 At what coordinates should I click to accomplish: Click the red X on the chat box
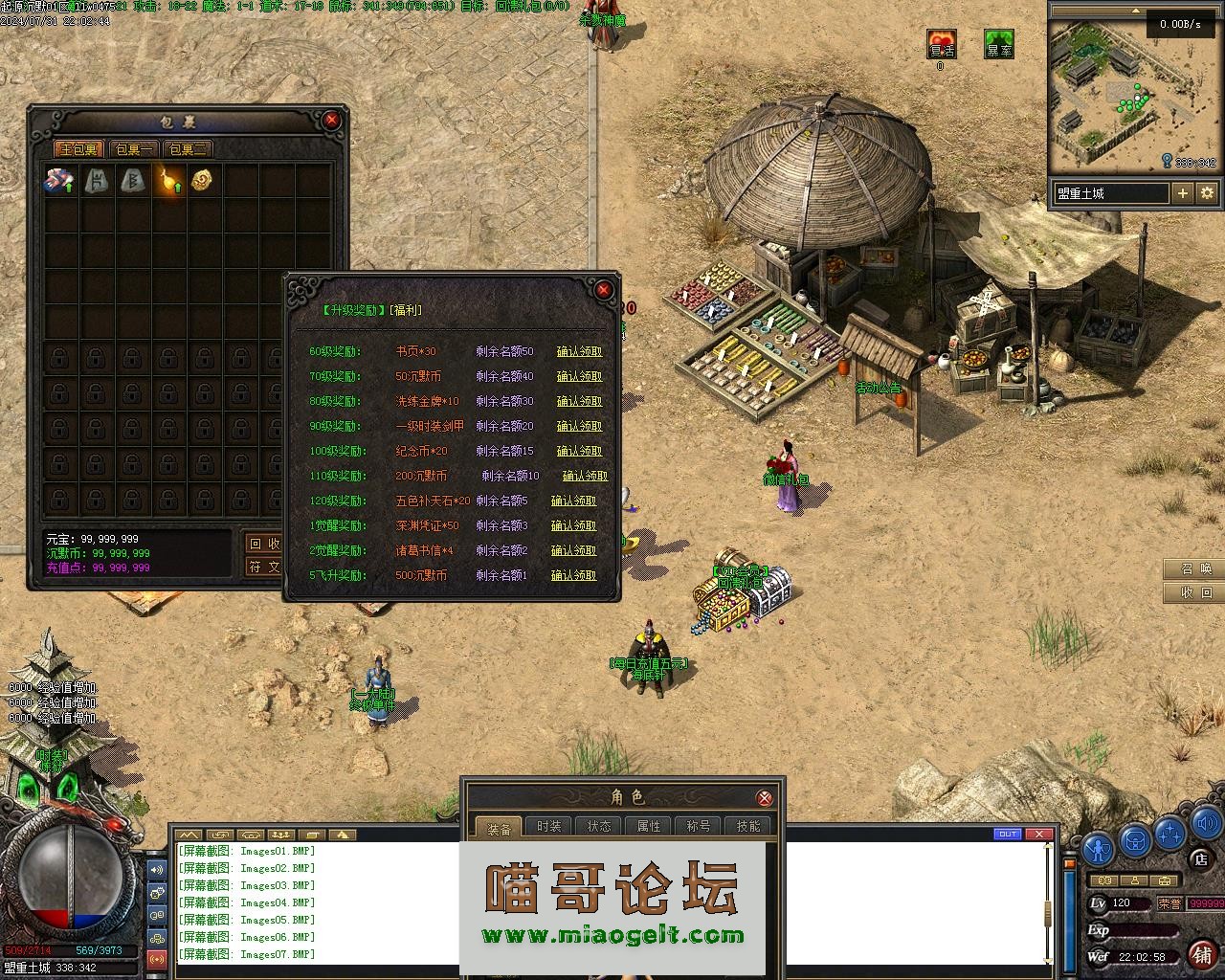point(1040,835)
